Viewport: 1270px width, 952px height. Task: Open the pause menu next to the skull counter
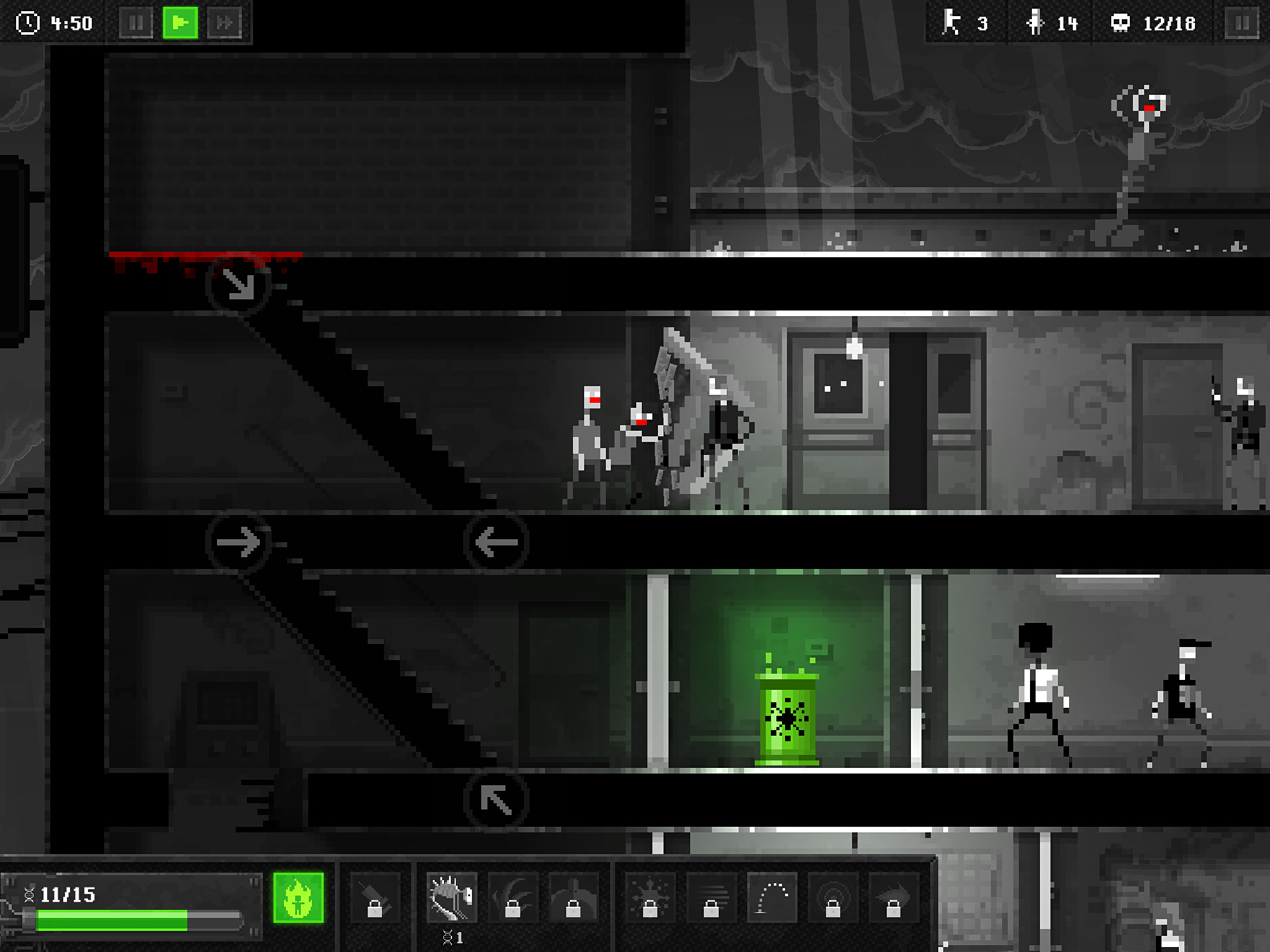click(1241, 24)
